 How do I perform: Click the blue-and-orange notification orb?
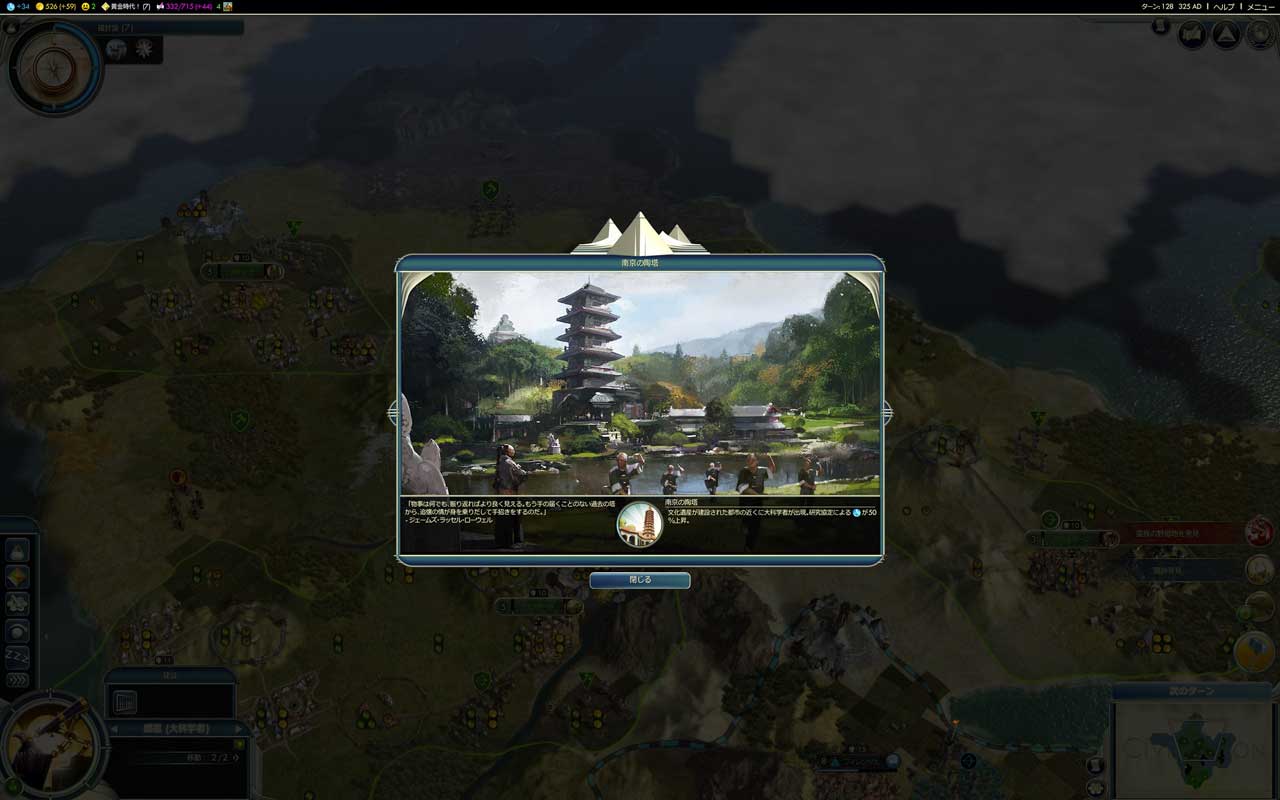coord(1254,652)
